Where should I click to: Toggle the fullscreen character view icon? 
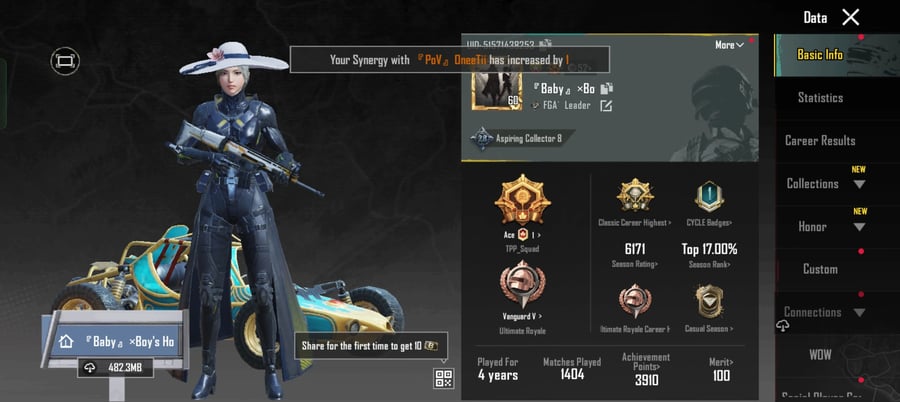click(65, 62)
